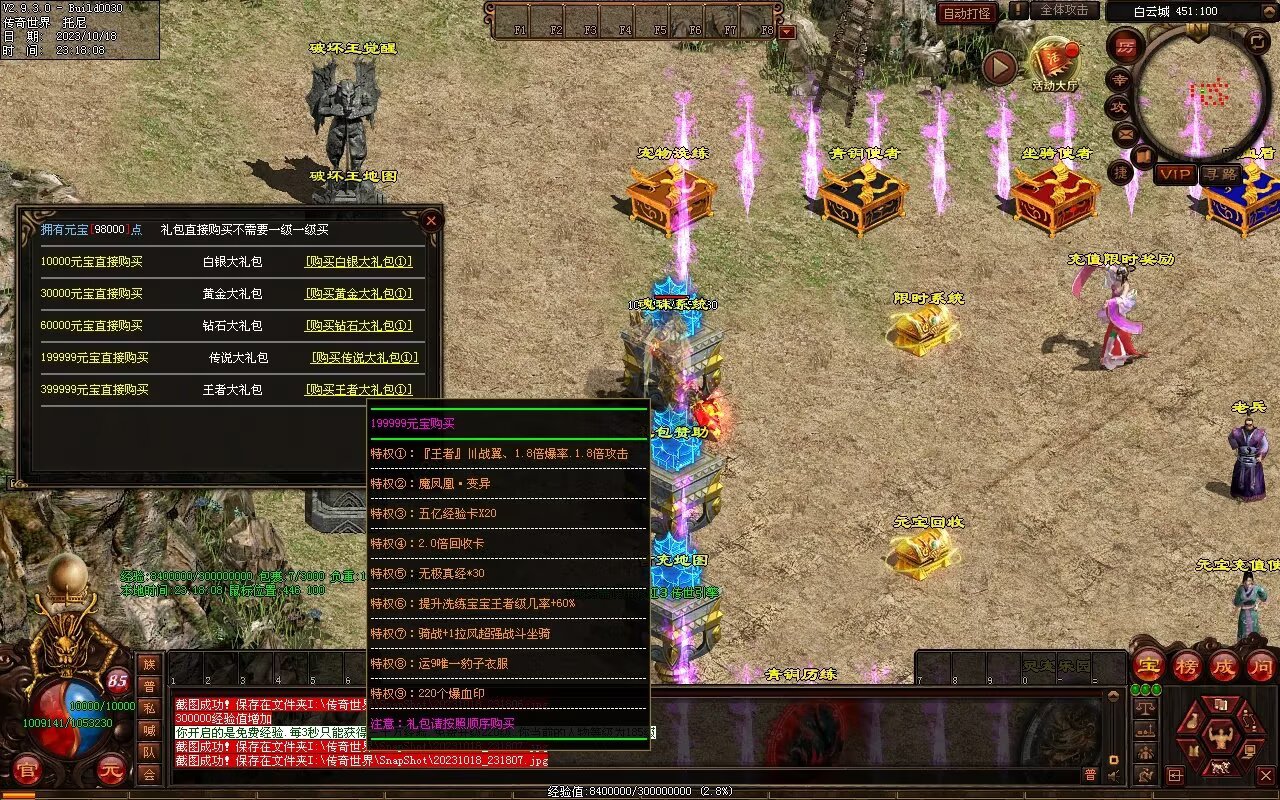The width and height of the screenshot is (1280, 800).
Task: Open the 宝 treasure shop button
Action: click(1149, 666)
